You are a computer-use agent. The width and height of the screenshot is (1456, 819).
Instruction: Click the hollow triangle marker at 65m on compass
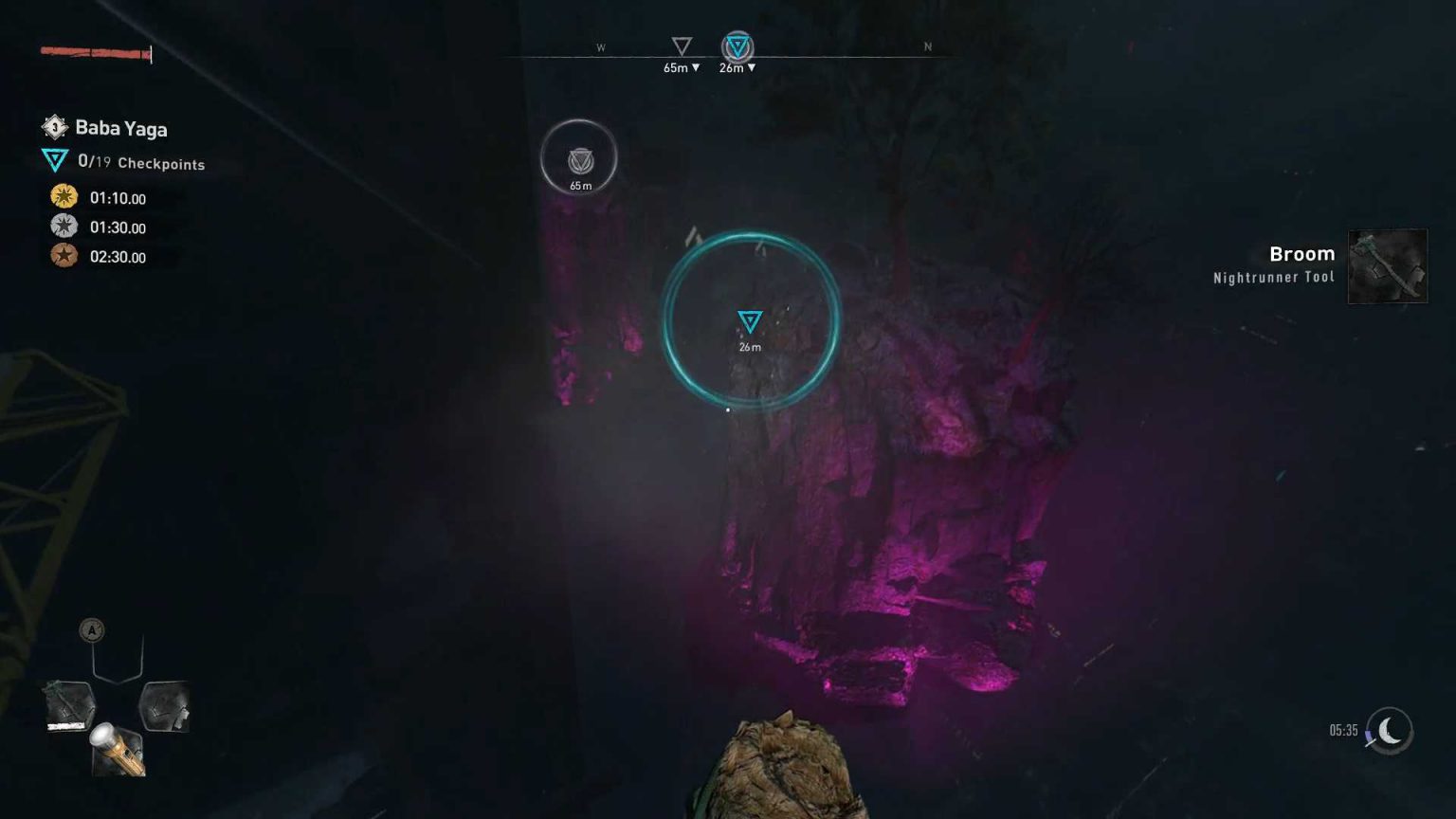[681, 44]
